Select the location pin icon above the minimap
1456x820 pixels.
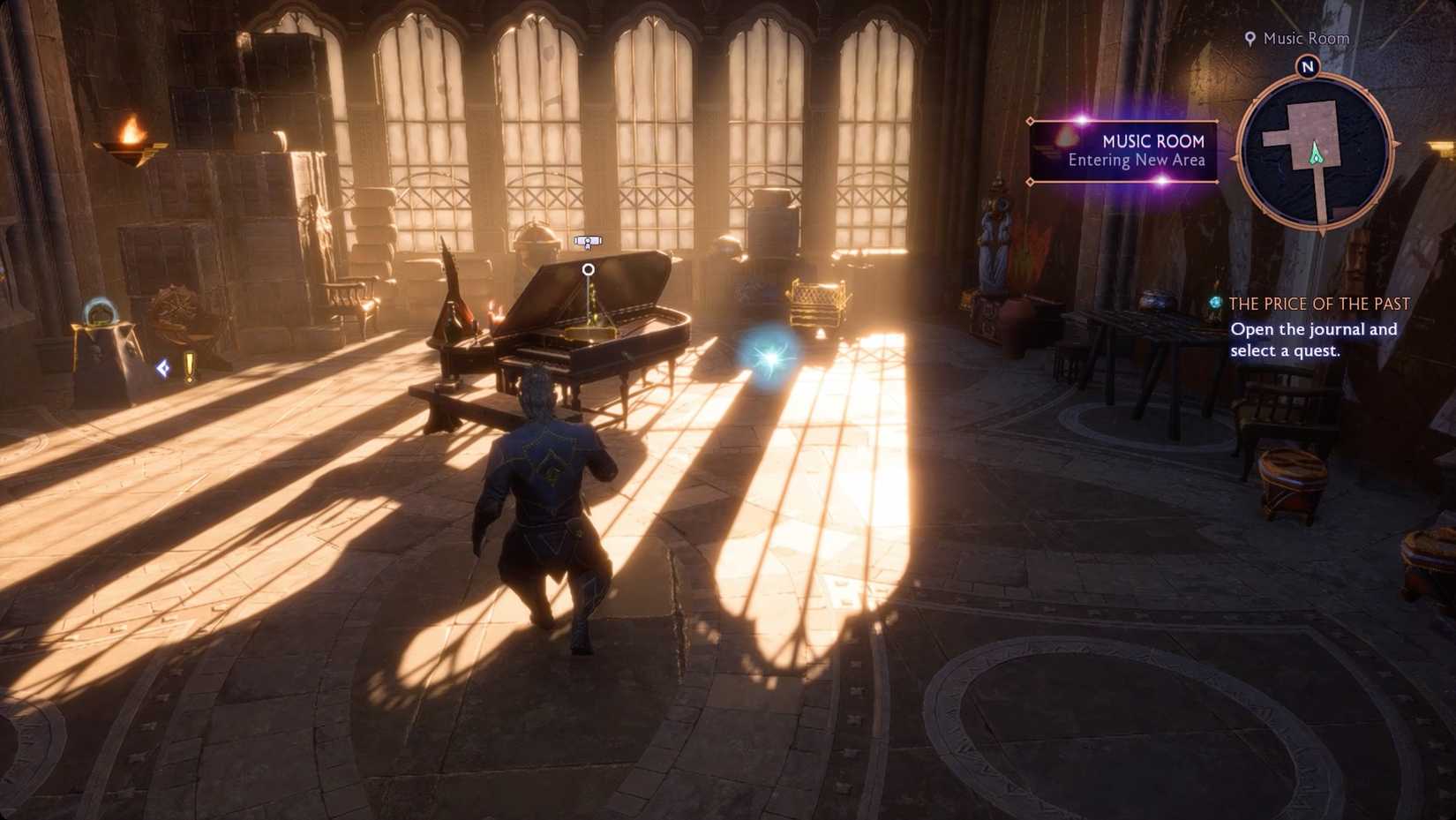click(x=1250, y=39)
